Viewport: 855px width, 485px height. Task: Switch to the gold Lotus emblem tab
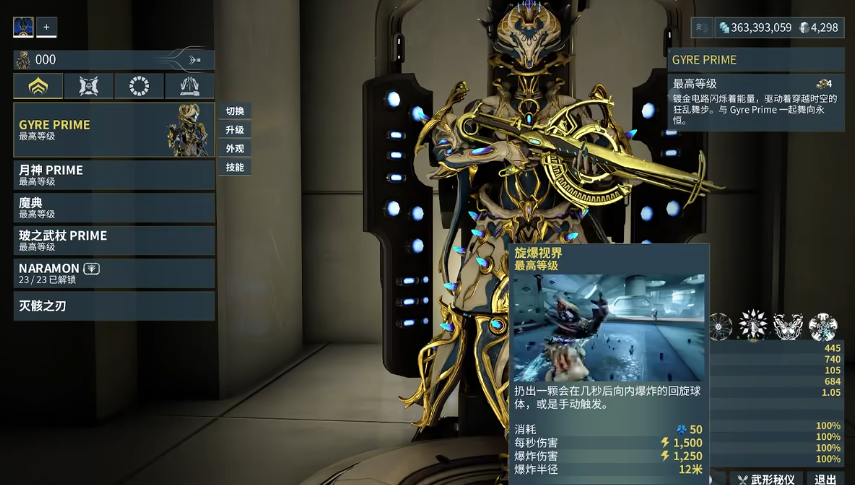tap(38, 86)
